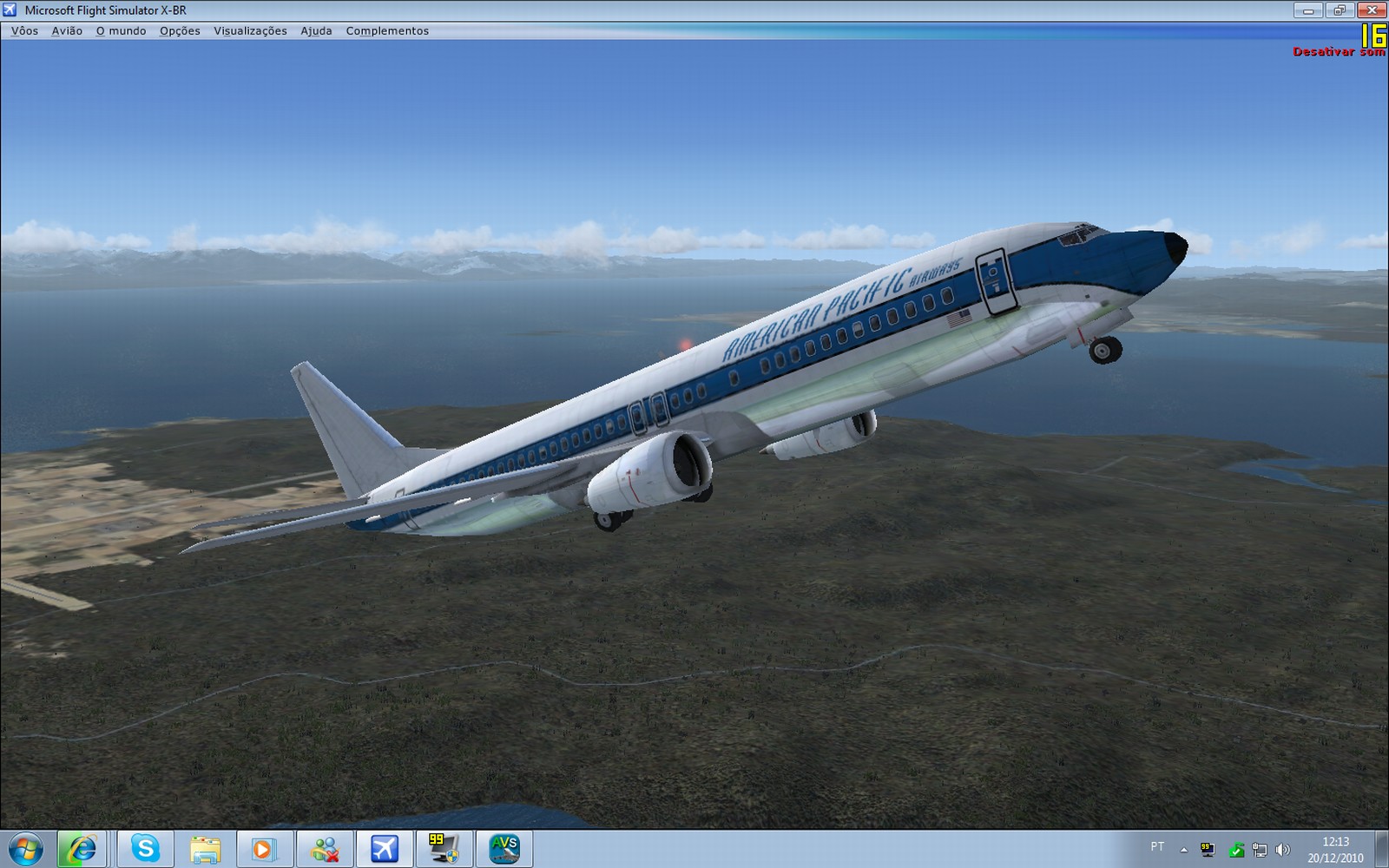Open the network status tray icon
This screenshot has height=868, width=1389.
click(x=1260, y=849)
